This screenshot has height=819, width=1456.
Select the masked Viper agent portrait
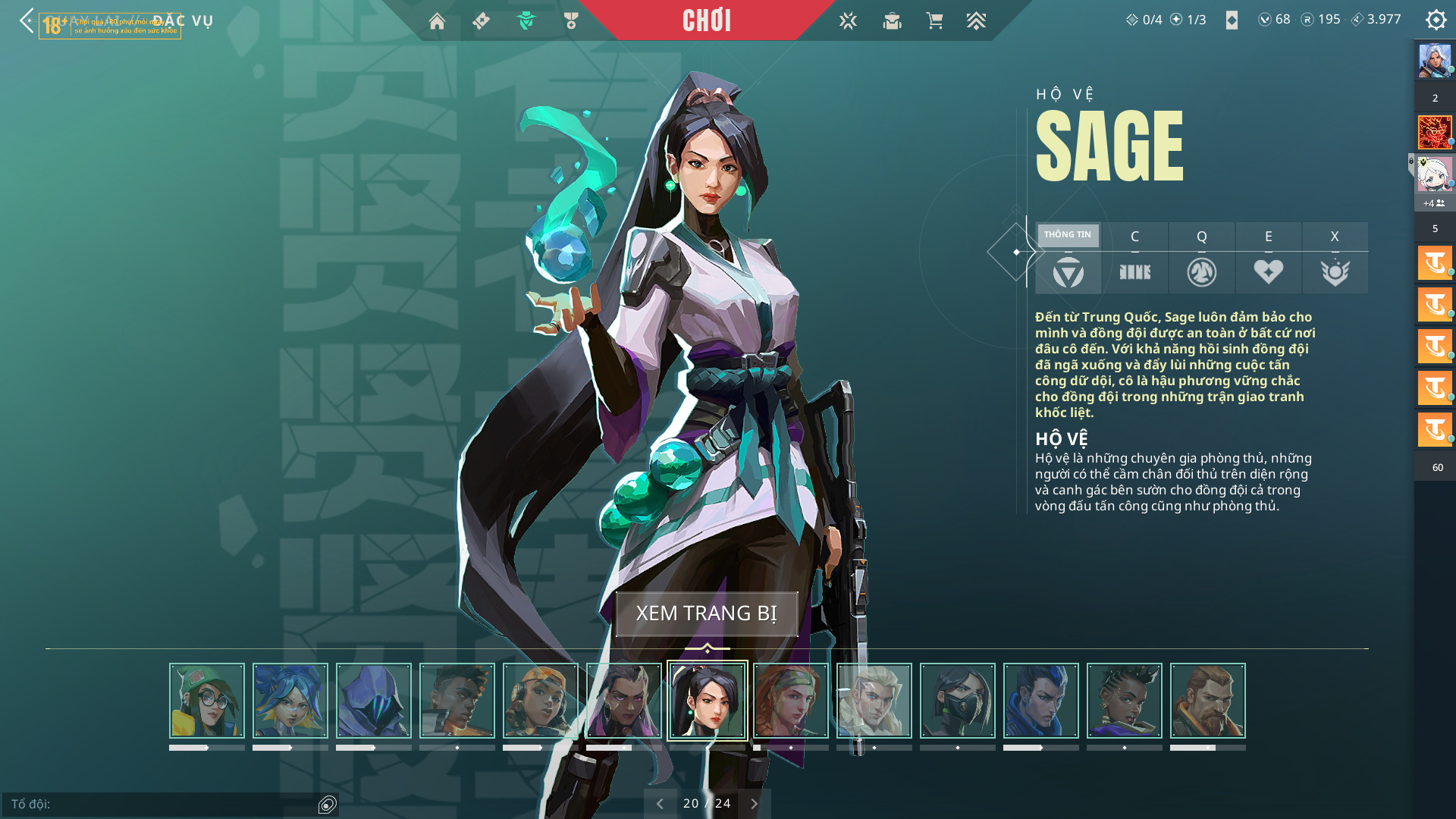[x=958, y=701]
